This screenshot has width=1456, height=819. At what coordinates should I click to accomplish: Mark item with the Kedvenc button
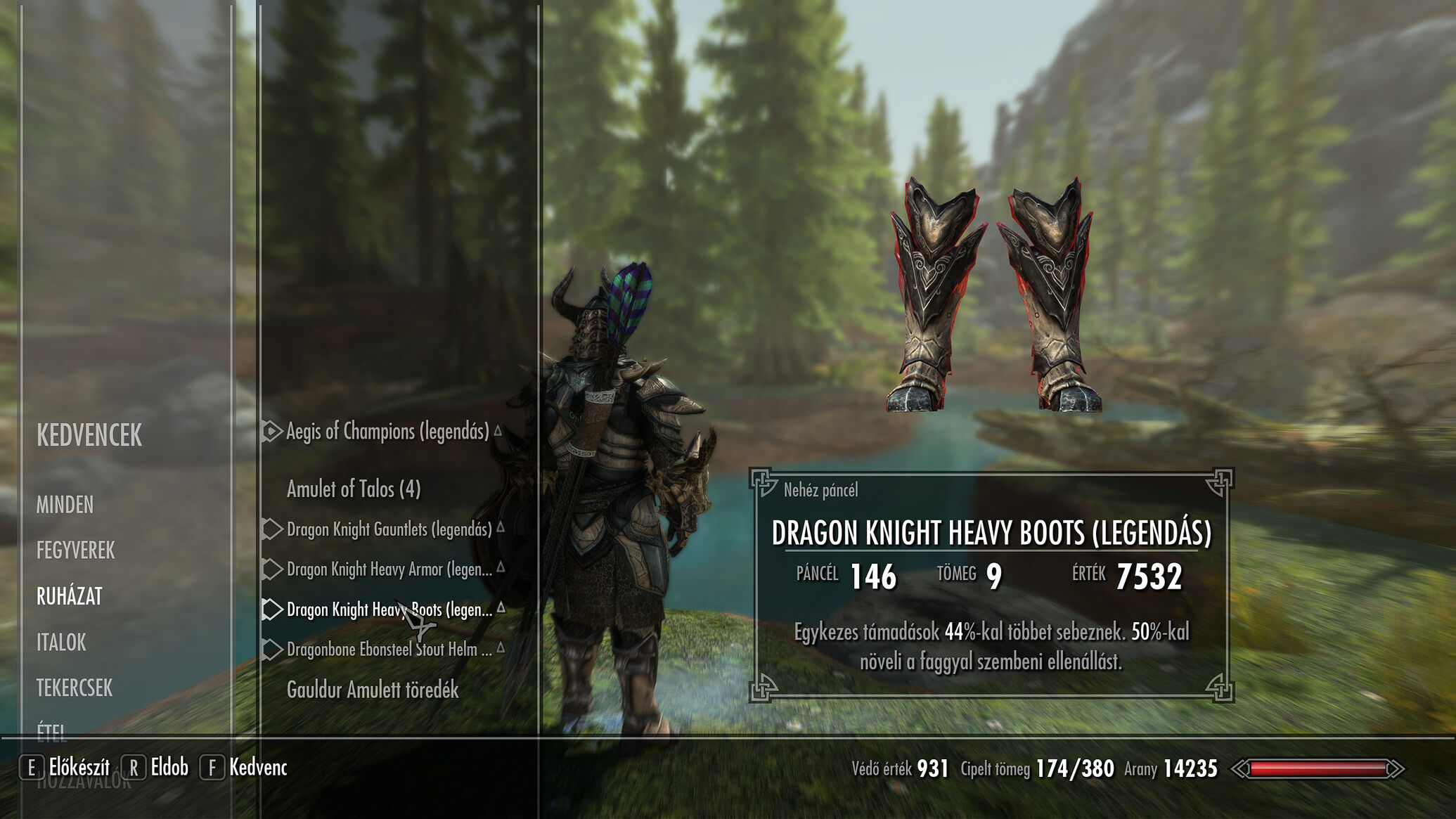245,767
